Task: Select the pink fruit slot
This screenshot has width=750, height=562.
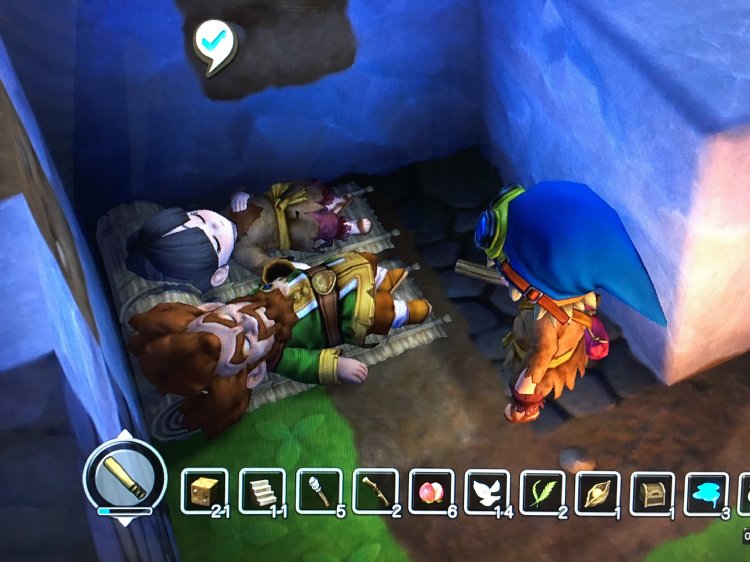Action: tap(432, 492)
